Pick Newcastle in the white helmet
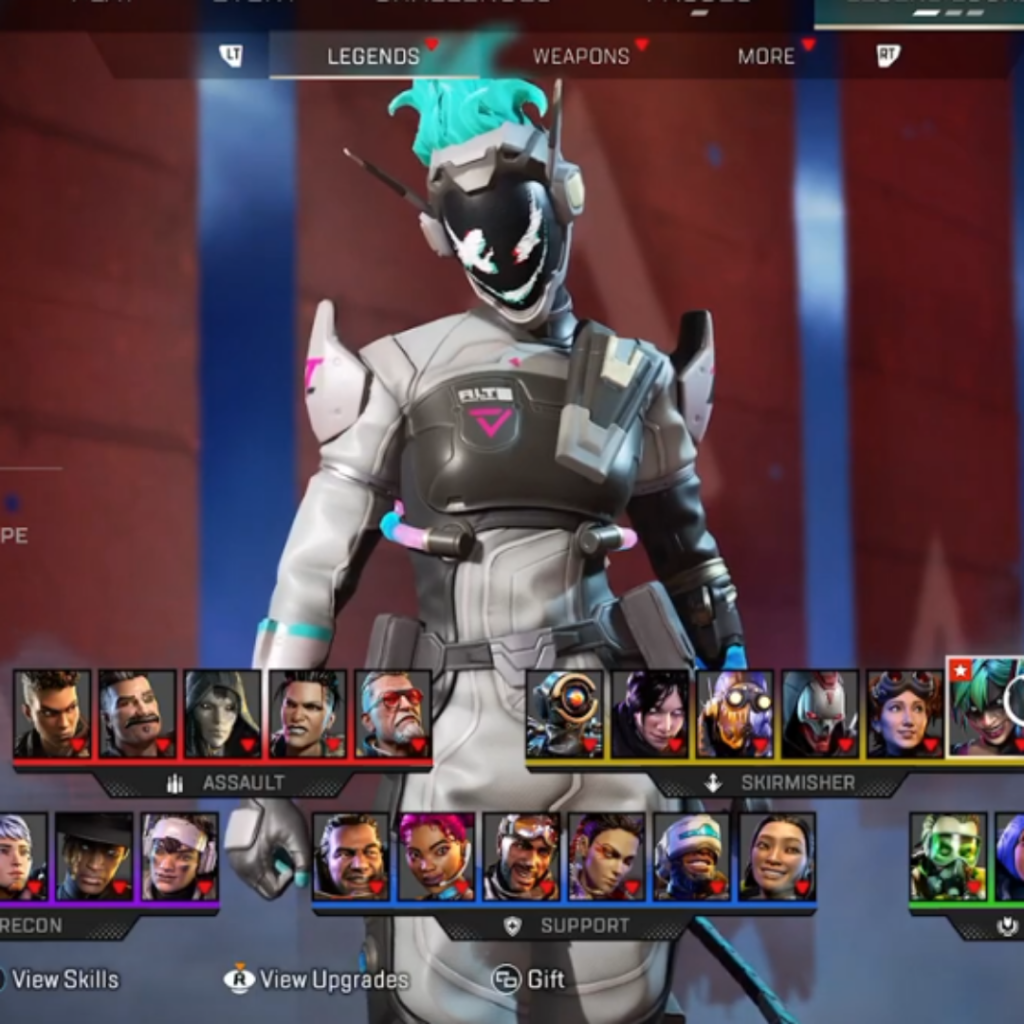This screenshot has width=1024, height=1024. tap(692, 856)
